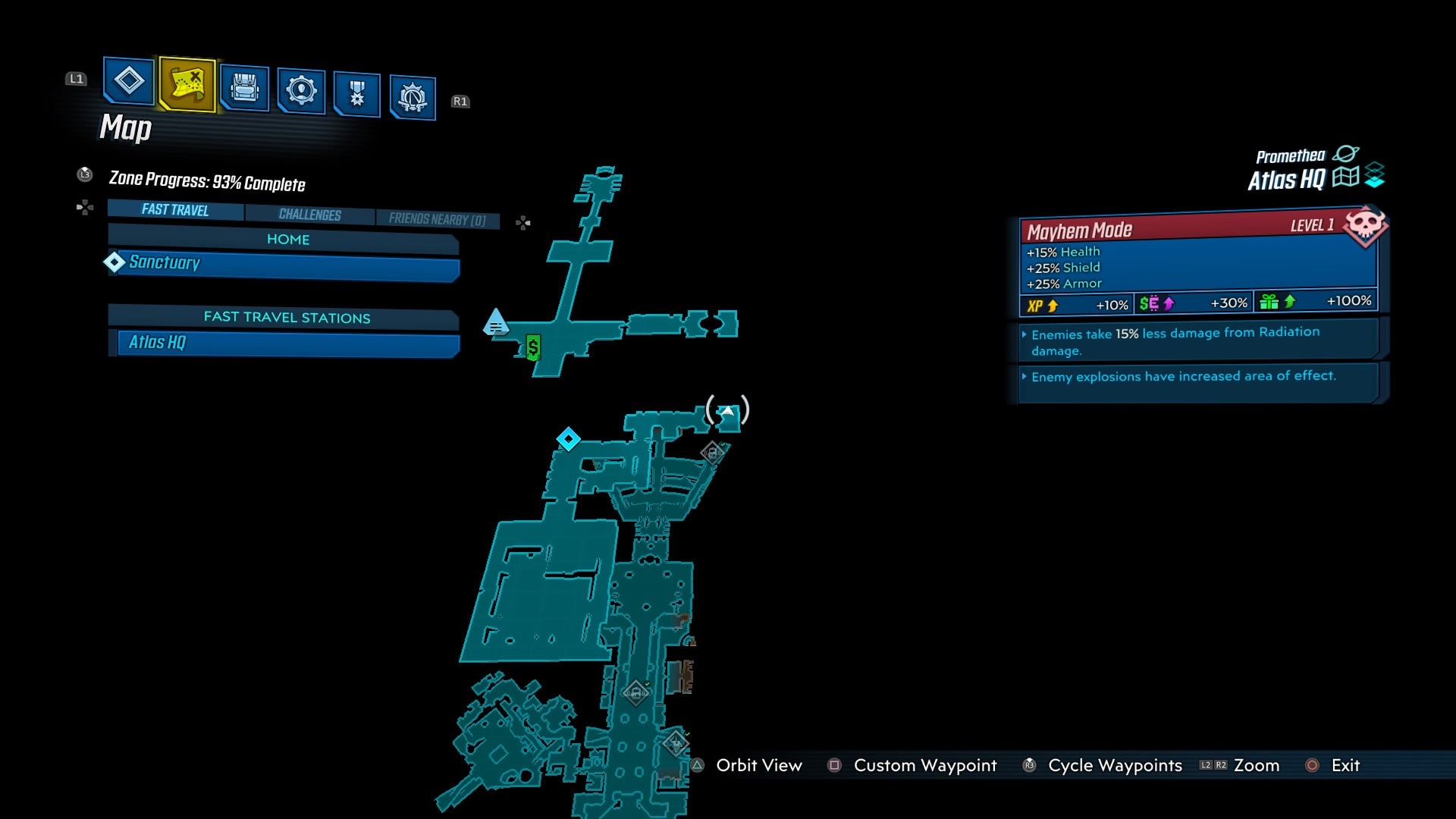Open the Inventory backpack icon
Image resolution: width=1456 pixels, height=819 pixels.
pos(243,89)
